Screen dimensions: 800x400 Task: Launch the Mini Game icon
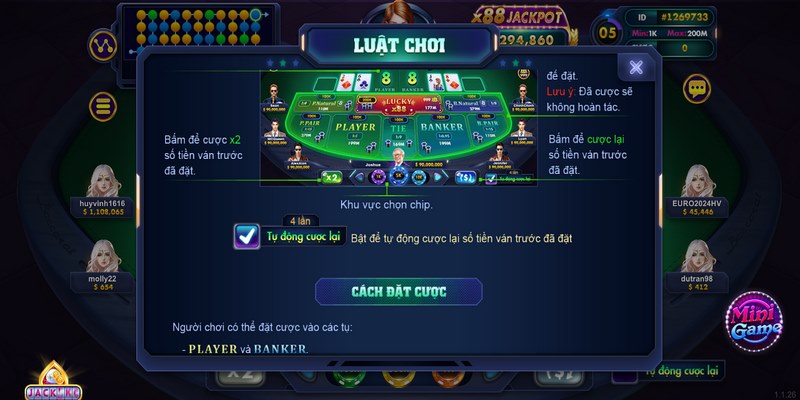pos(755,322)
